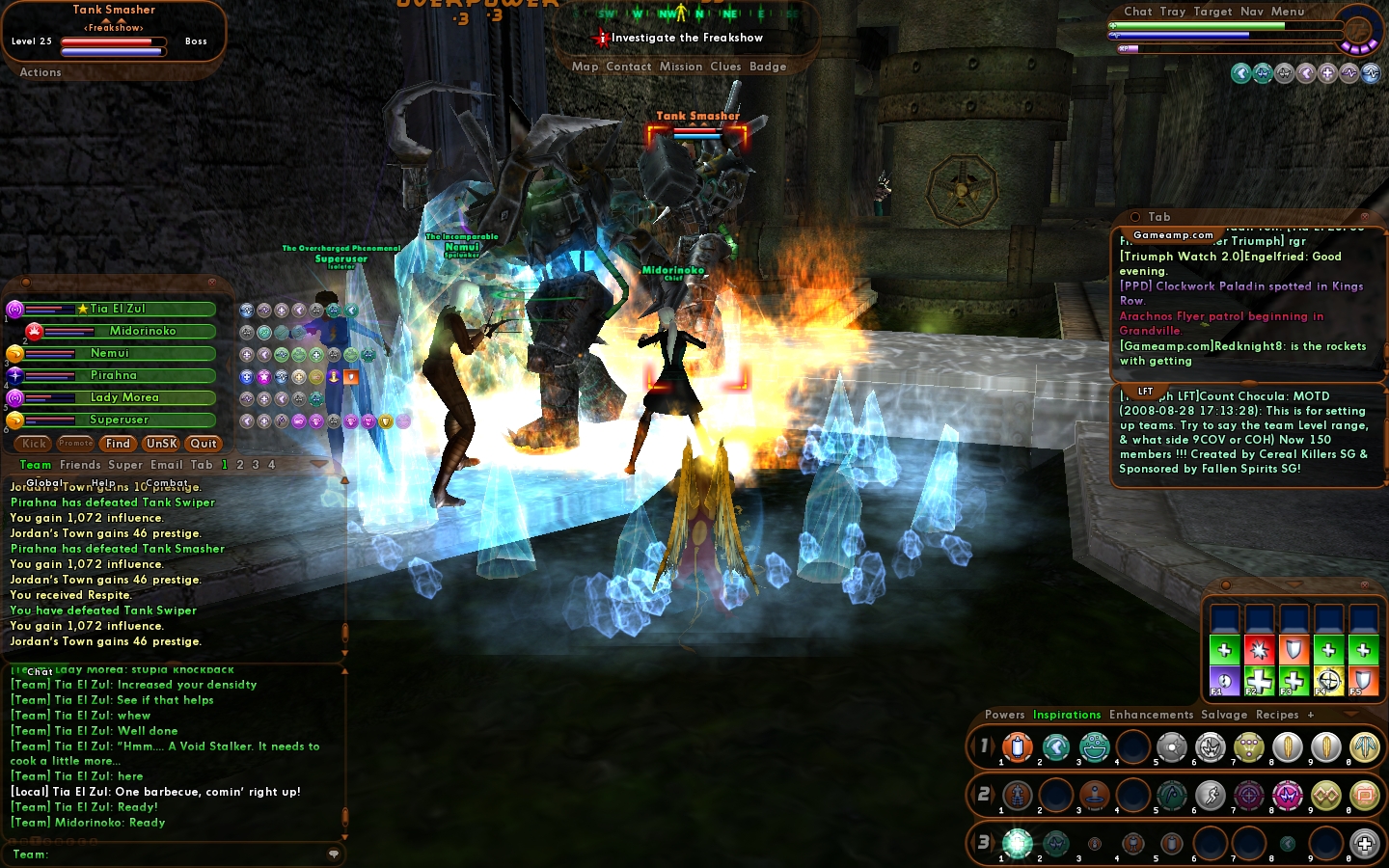
Task: Kick selected team member
Action: click(35, 444)
